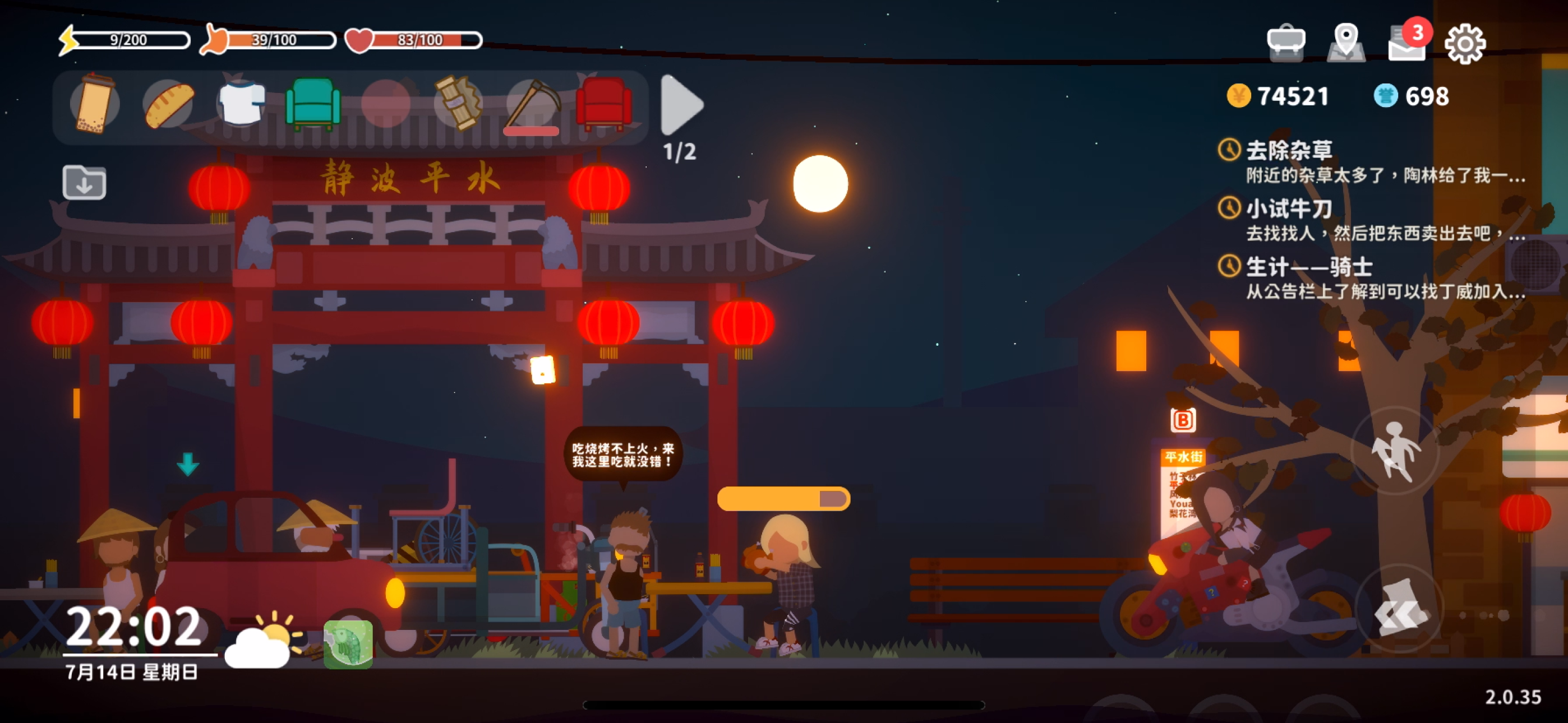Viewport: 1568px width, 723px height.
Task: Click the white shirt item in the hotbar
Action: [x=241, y=105]
